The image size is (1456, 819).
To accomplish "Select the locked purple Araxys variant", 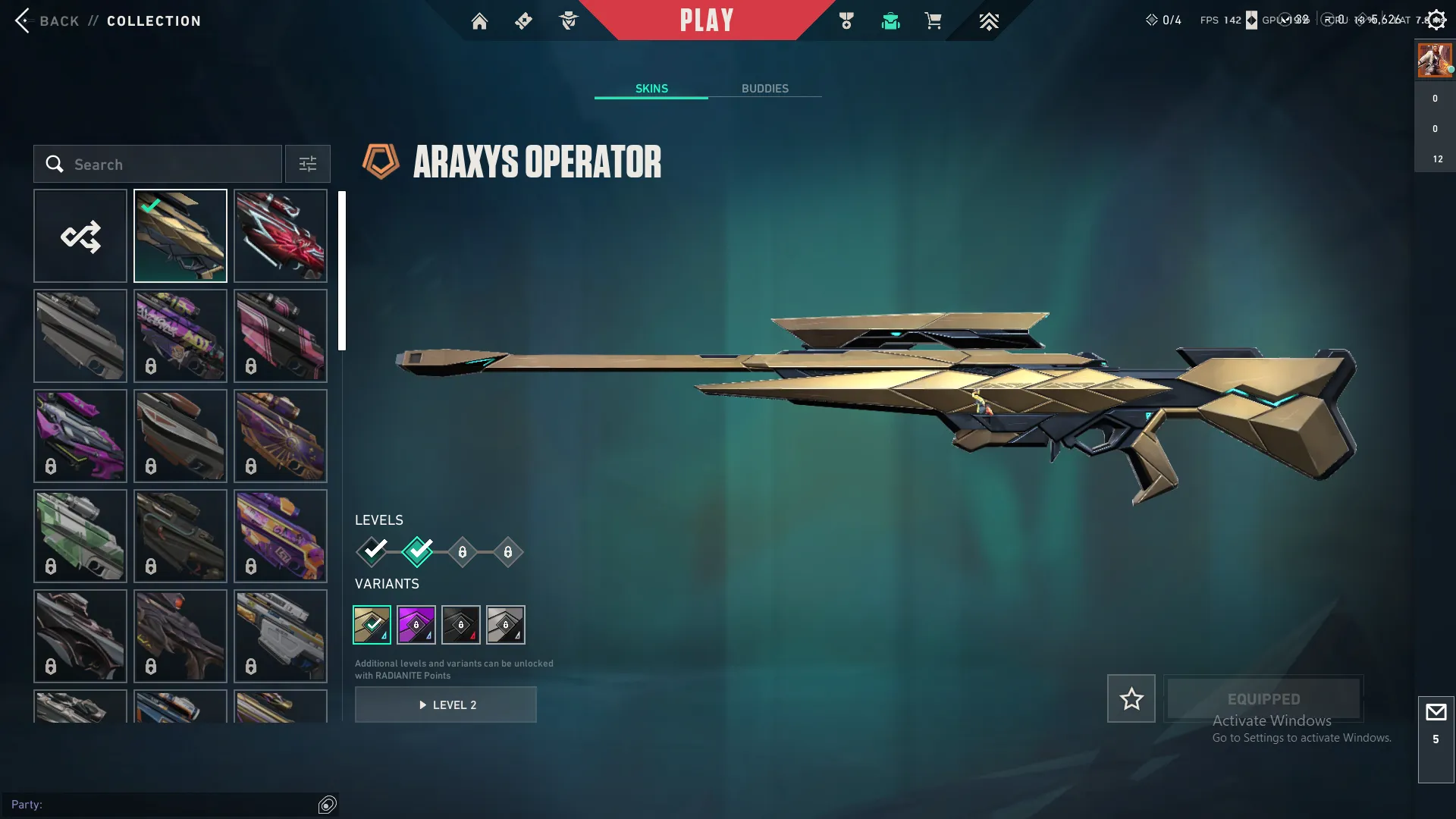I will point(416,624).
